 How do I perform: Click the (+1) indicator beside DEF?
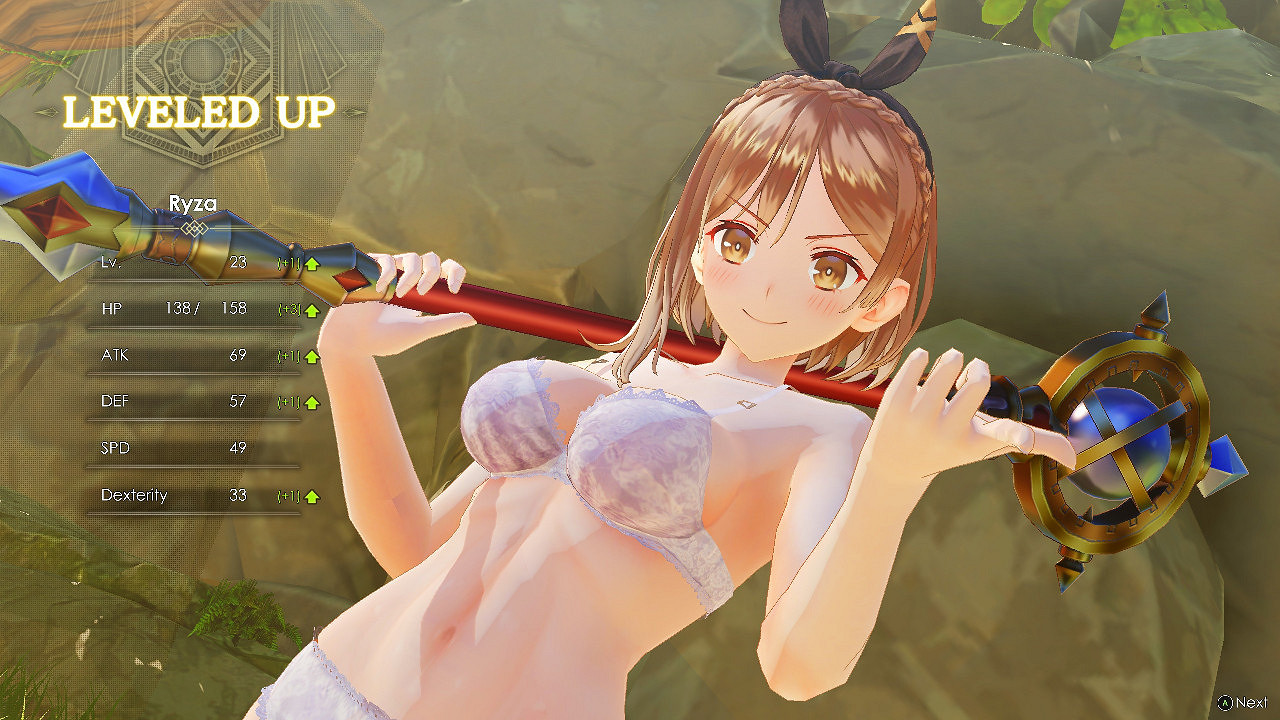click(x=288, y=401)
